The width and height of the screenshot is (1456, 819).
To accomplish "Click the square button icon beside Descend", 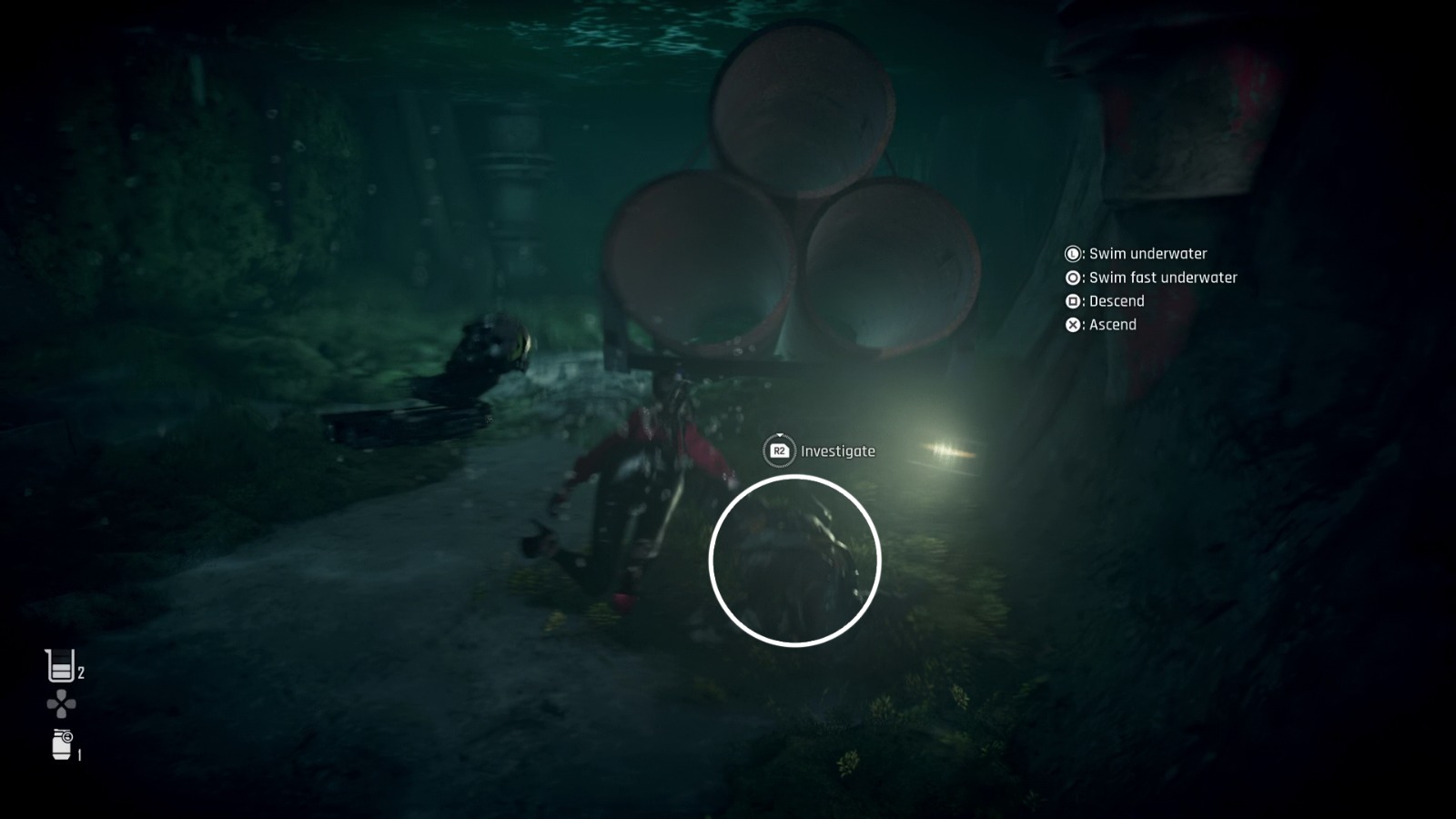I will pos(1072,301).
